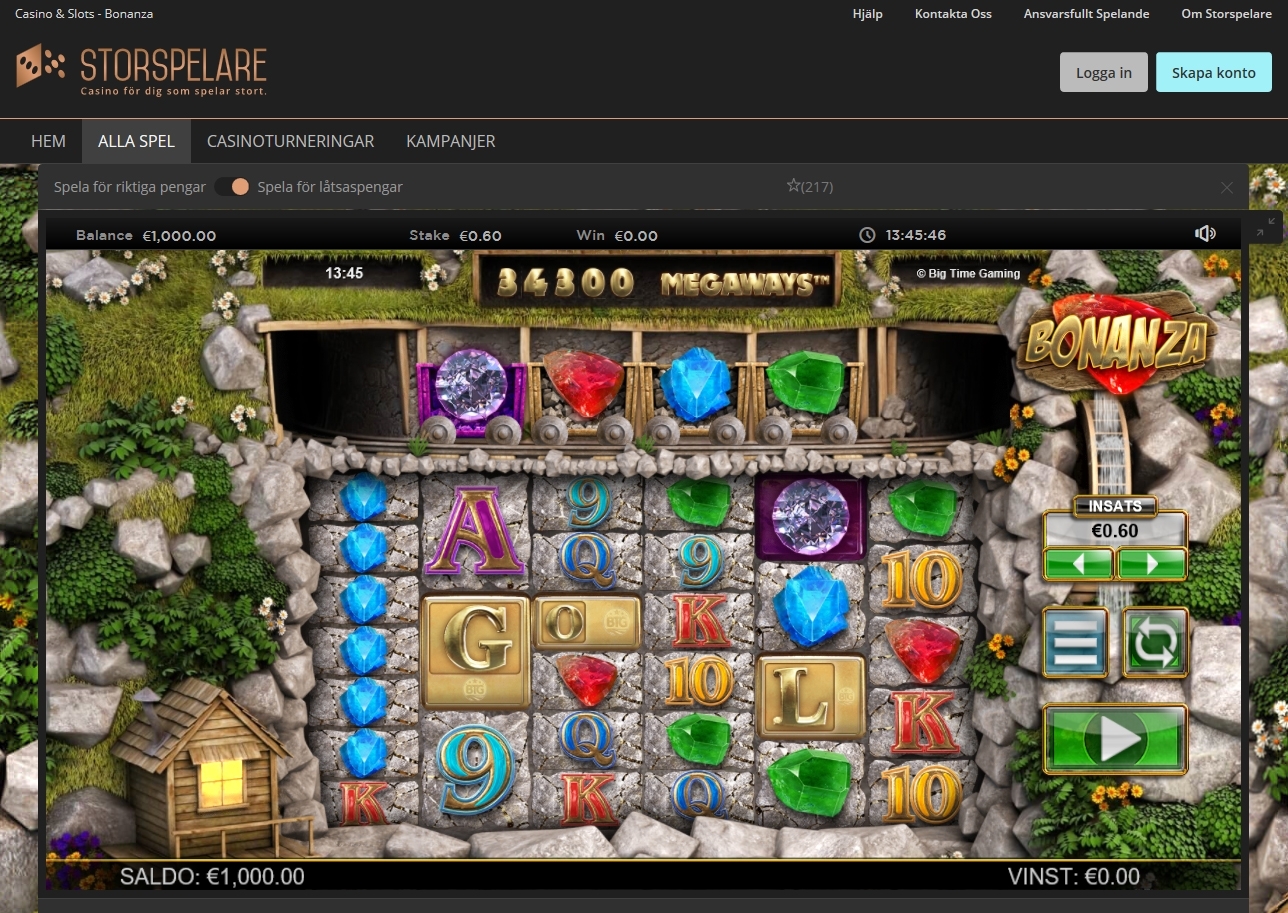This screenshot has width=1288, height=913.
Task: Open the game menu via the hamburger icon
Action: click(1075, 643)
